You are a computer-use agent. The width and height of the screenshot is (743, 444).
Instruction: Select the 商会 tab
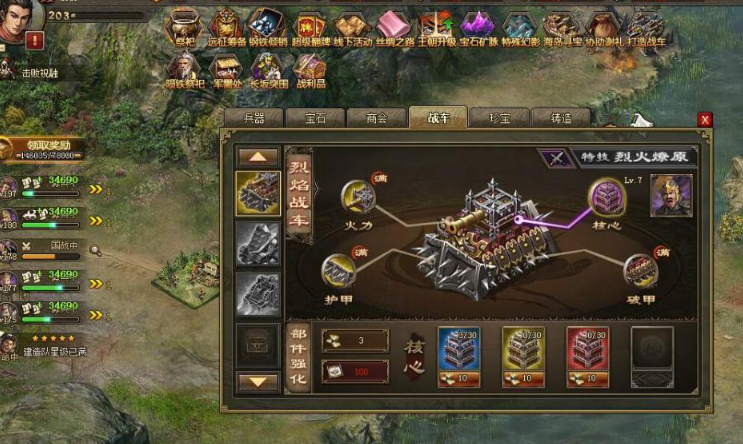click(x=376, y=118)
